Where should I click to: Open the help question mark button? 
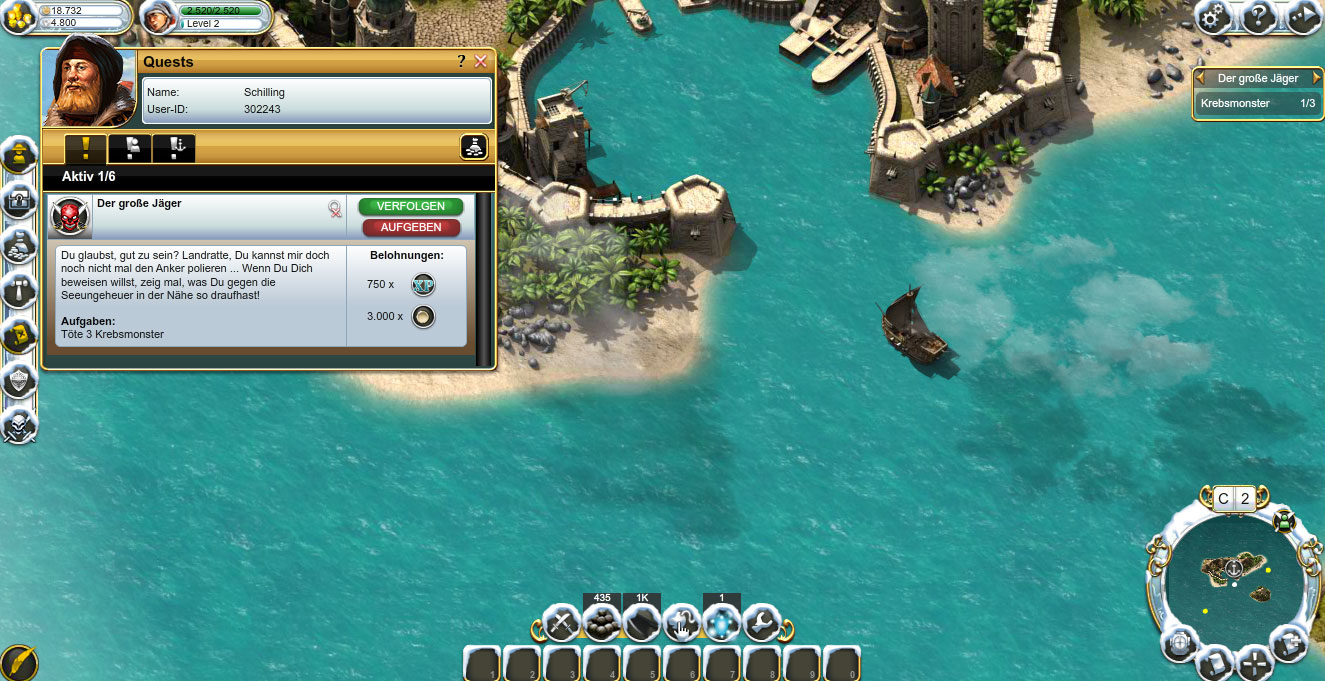pos(1258,17)
